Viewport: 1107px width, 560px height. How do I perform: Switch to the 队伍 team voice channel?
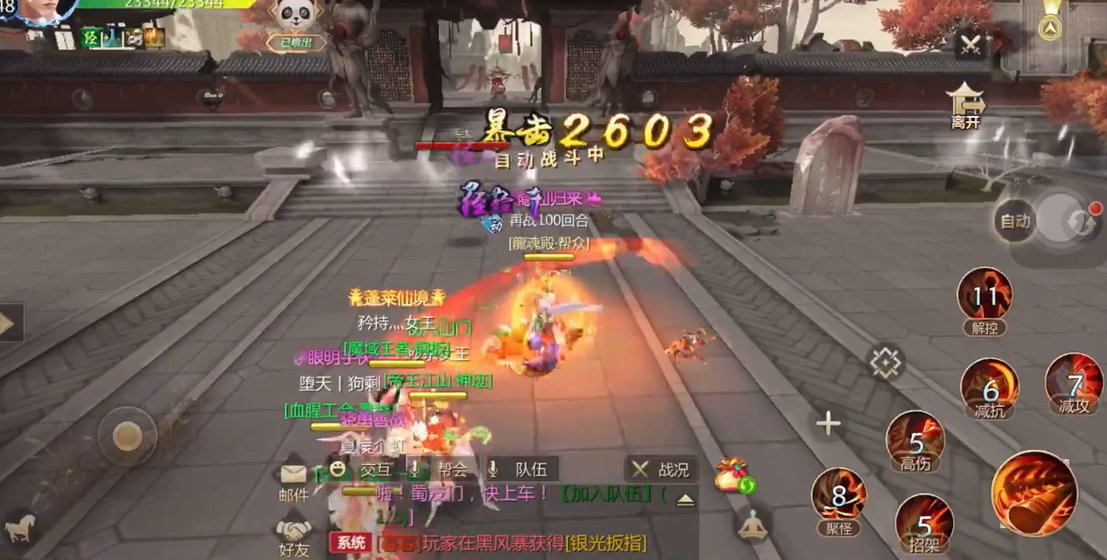click(x=520, y=469)
